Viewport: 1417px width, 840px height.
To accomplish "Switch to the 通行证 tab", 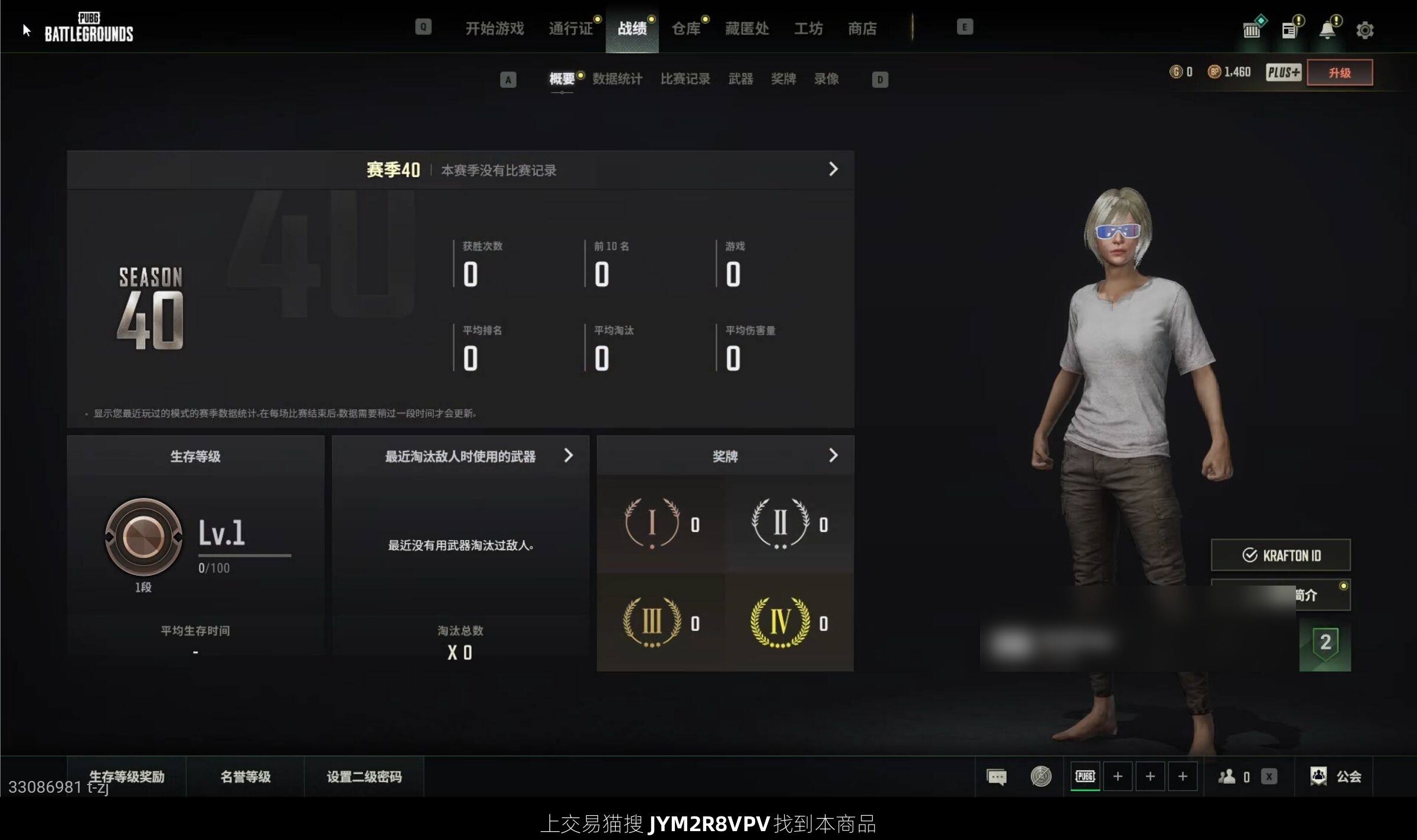I will tap(570, 28).
